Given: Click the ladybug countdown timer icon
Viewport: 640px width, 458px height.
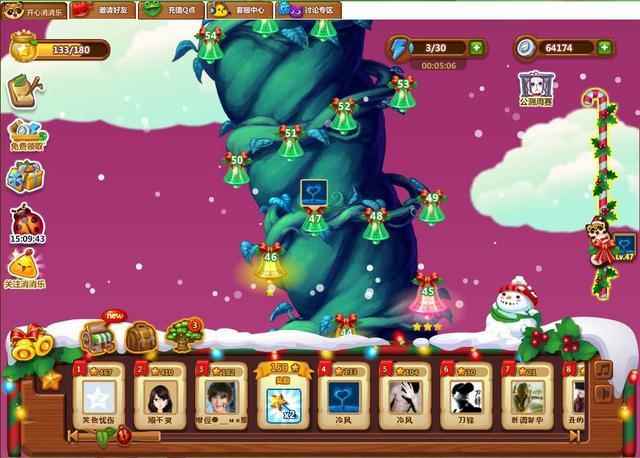Looking at the screenshot, I should tap(24, 221).
